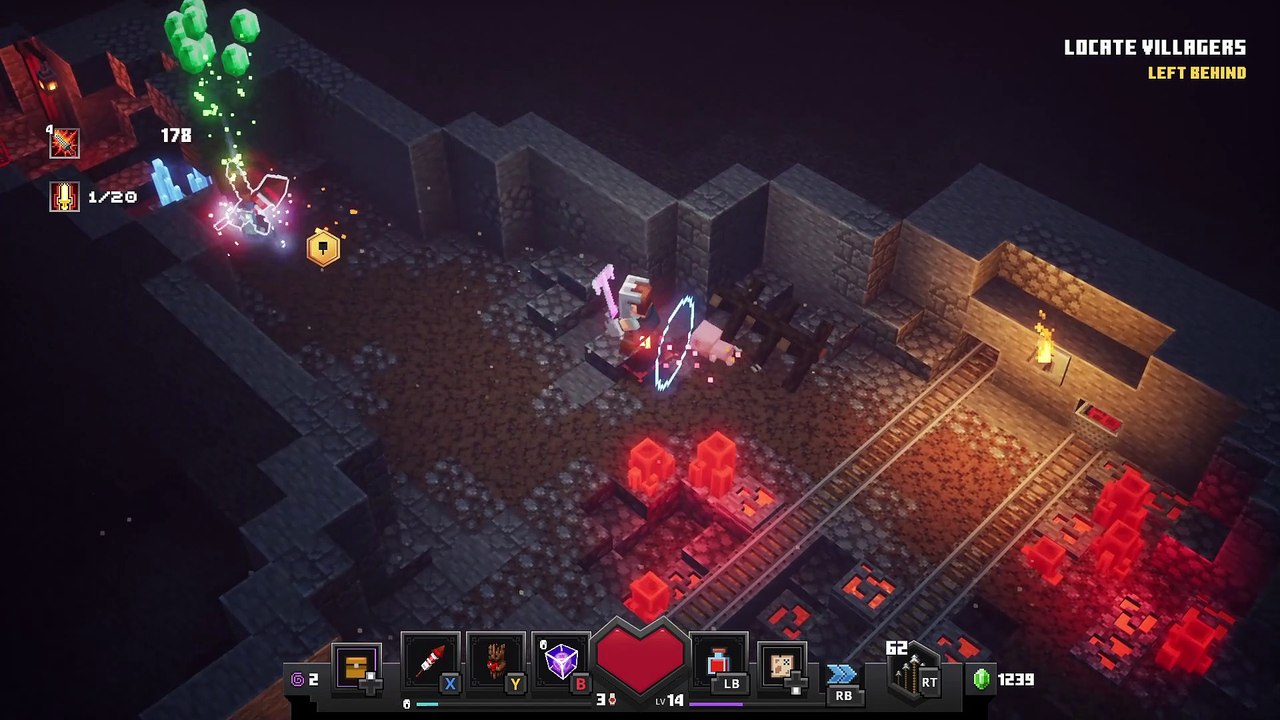Drink the red health potion
Viewport: 1280px width, 720px height.
(x=719, y=662)
